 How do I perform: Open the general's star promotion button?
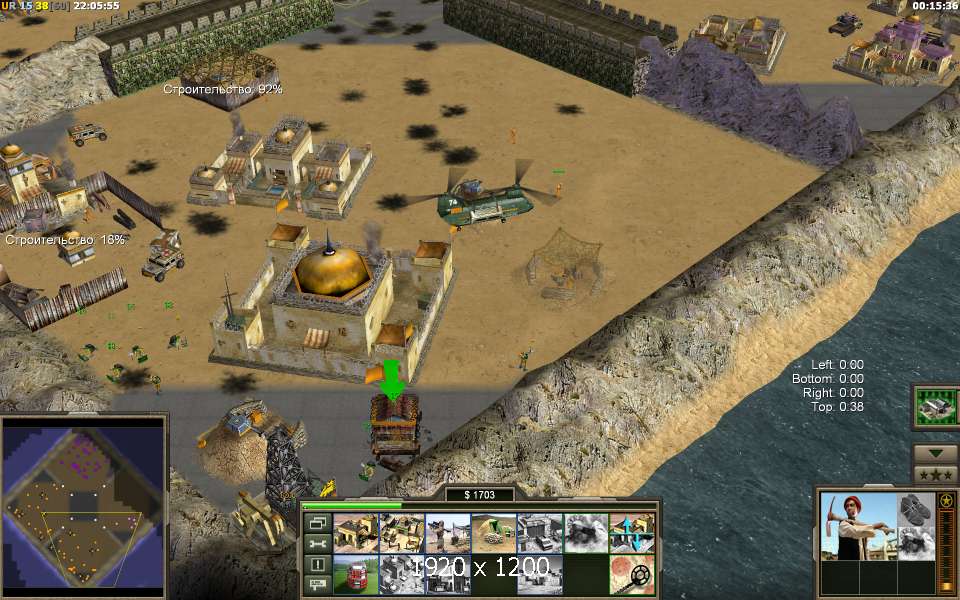pyautogui.click(x=946, y=499)
